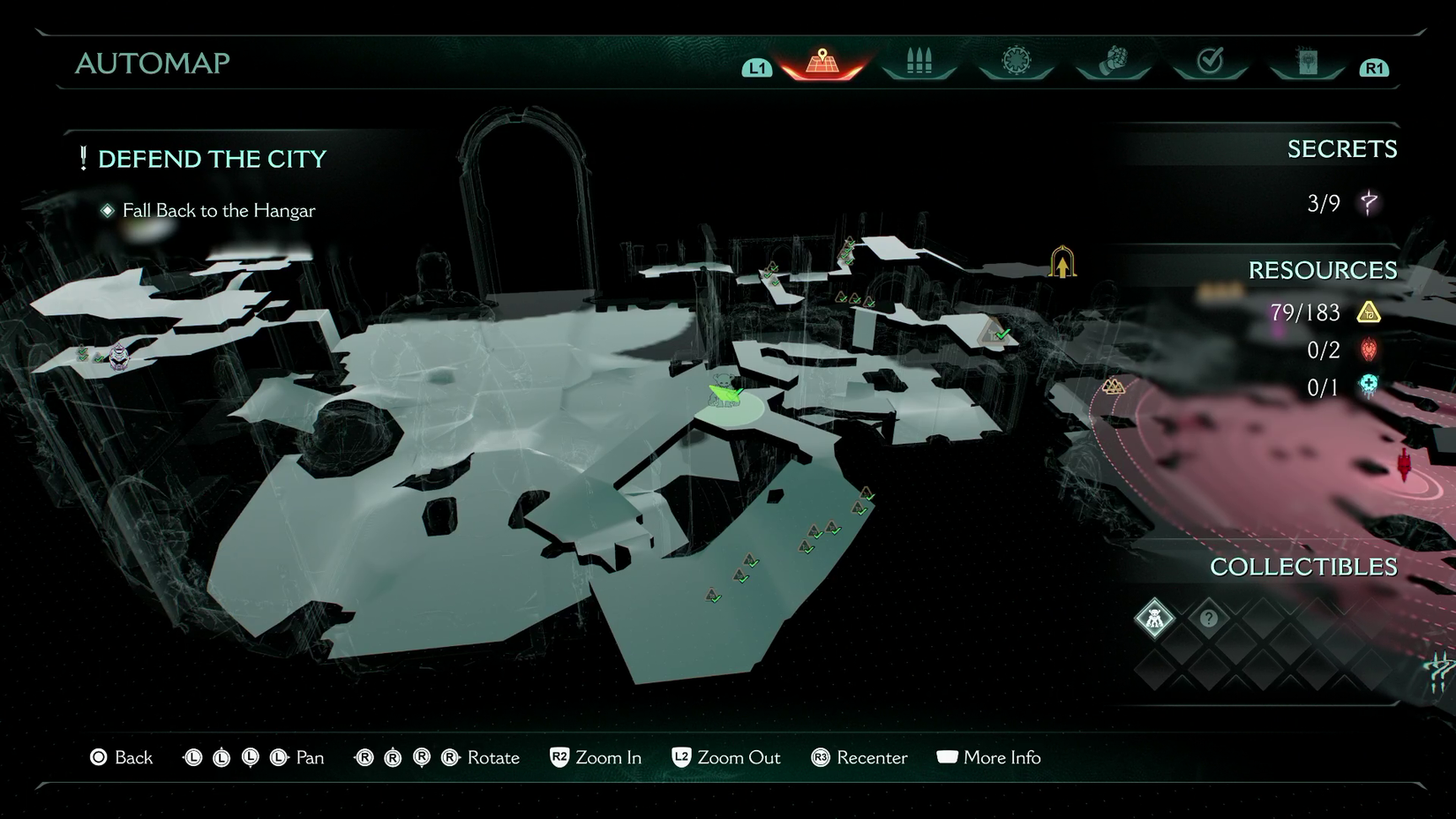Click the found demon toy collectible slot
The height and width of the screenshot is (819, 1456).
click(1154, 618)
